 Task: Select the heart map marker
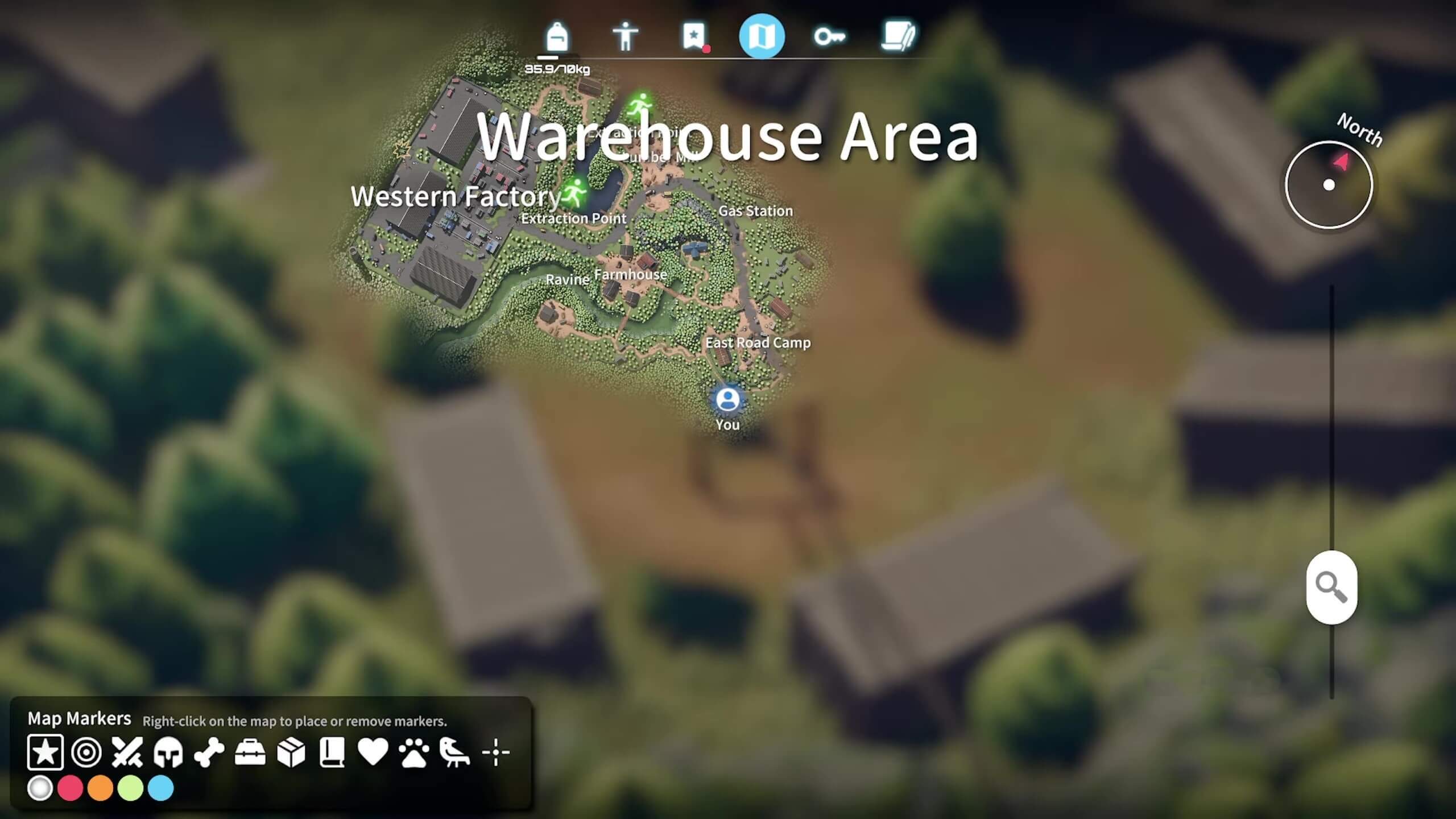(x=373, y=752)
